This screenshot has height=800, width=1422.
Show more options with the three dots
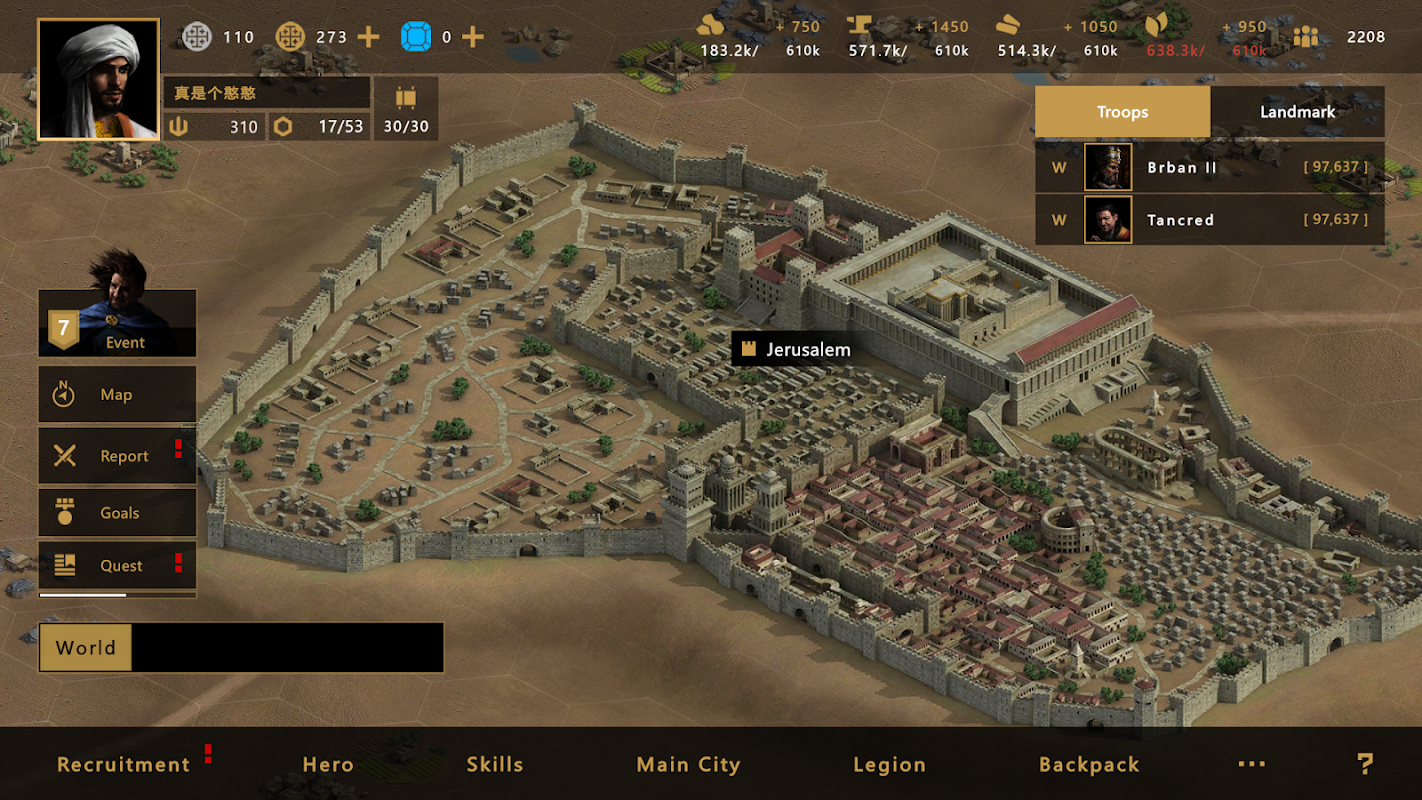click(1252, 764)
